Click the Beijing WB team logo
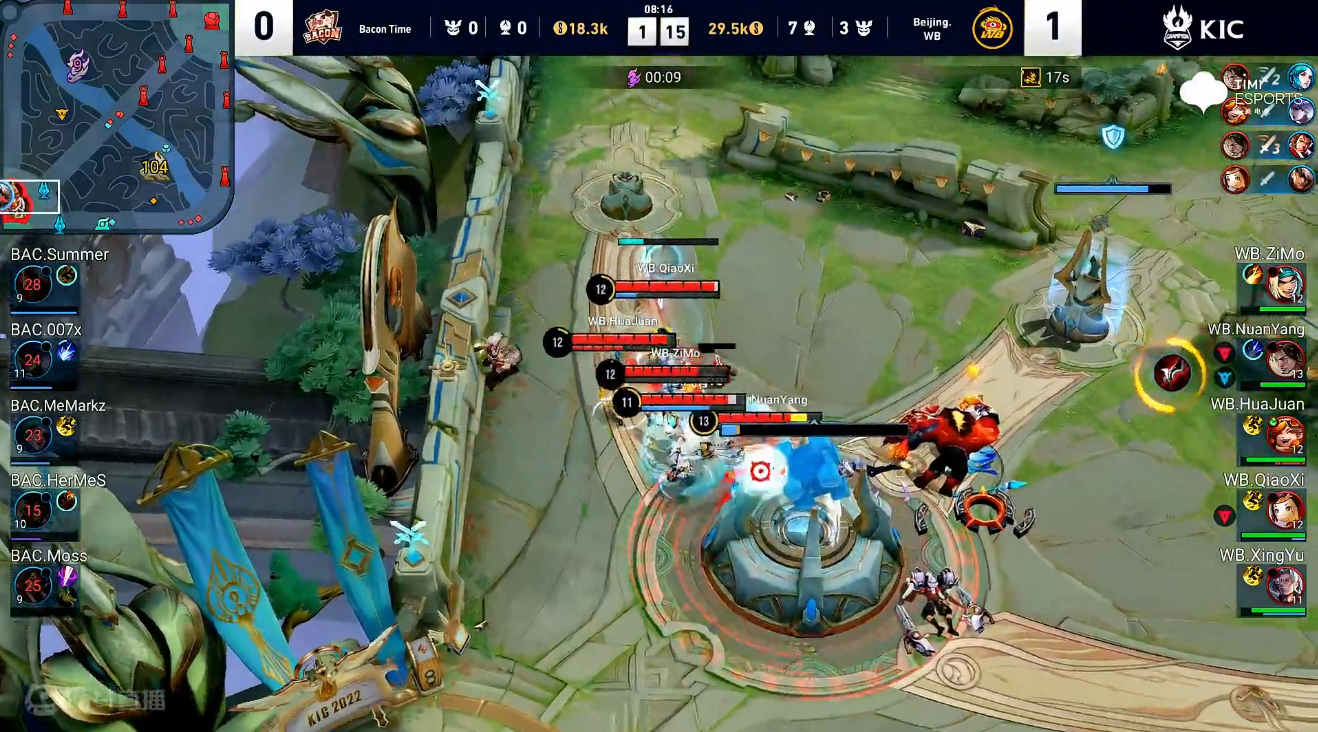 tap(992, 28)
